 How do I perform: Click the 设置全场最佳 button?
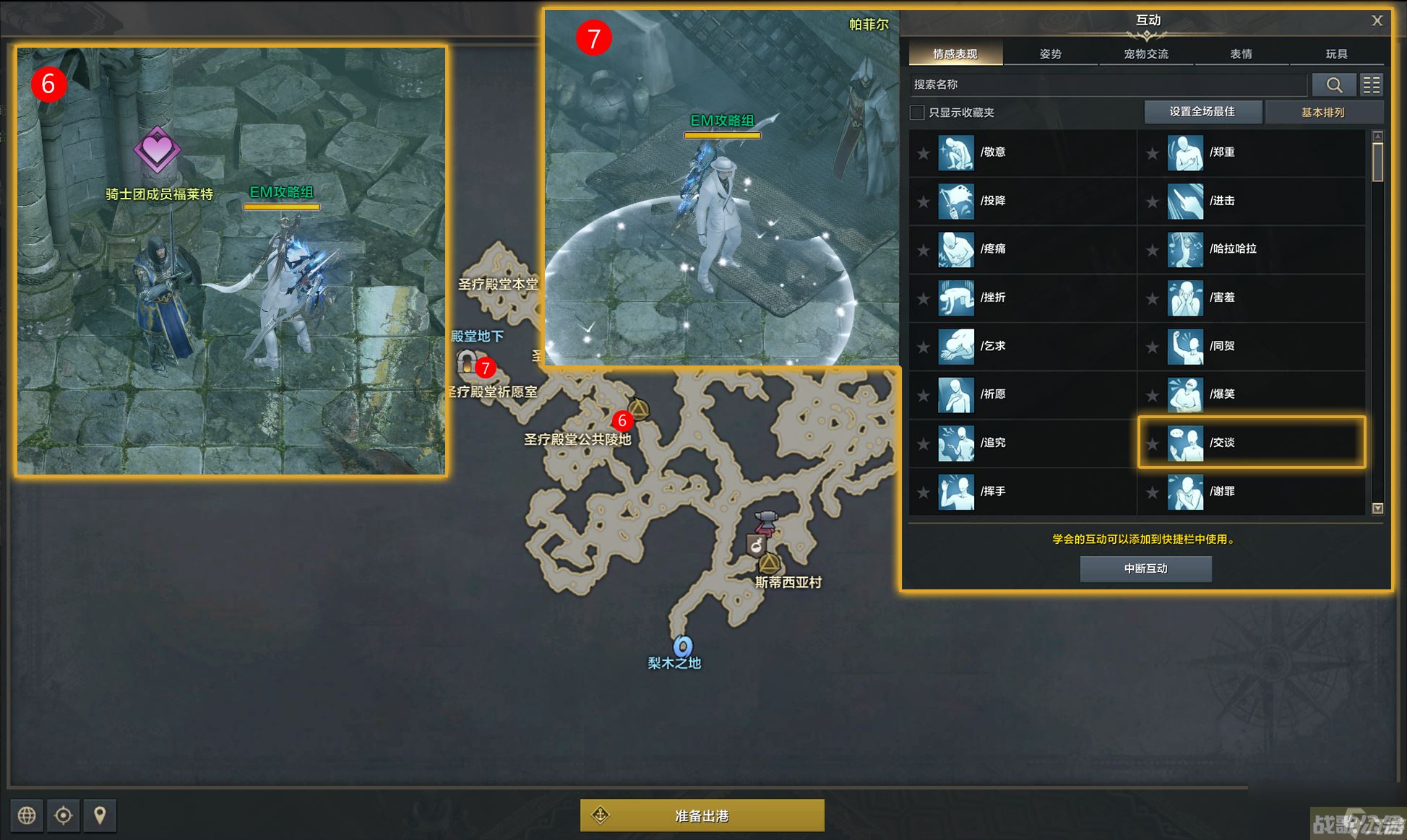point(1202,112)
